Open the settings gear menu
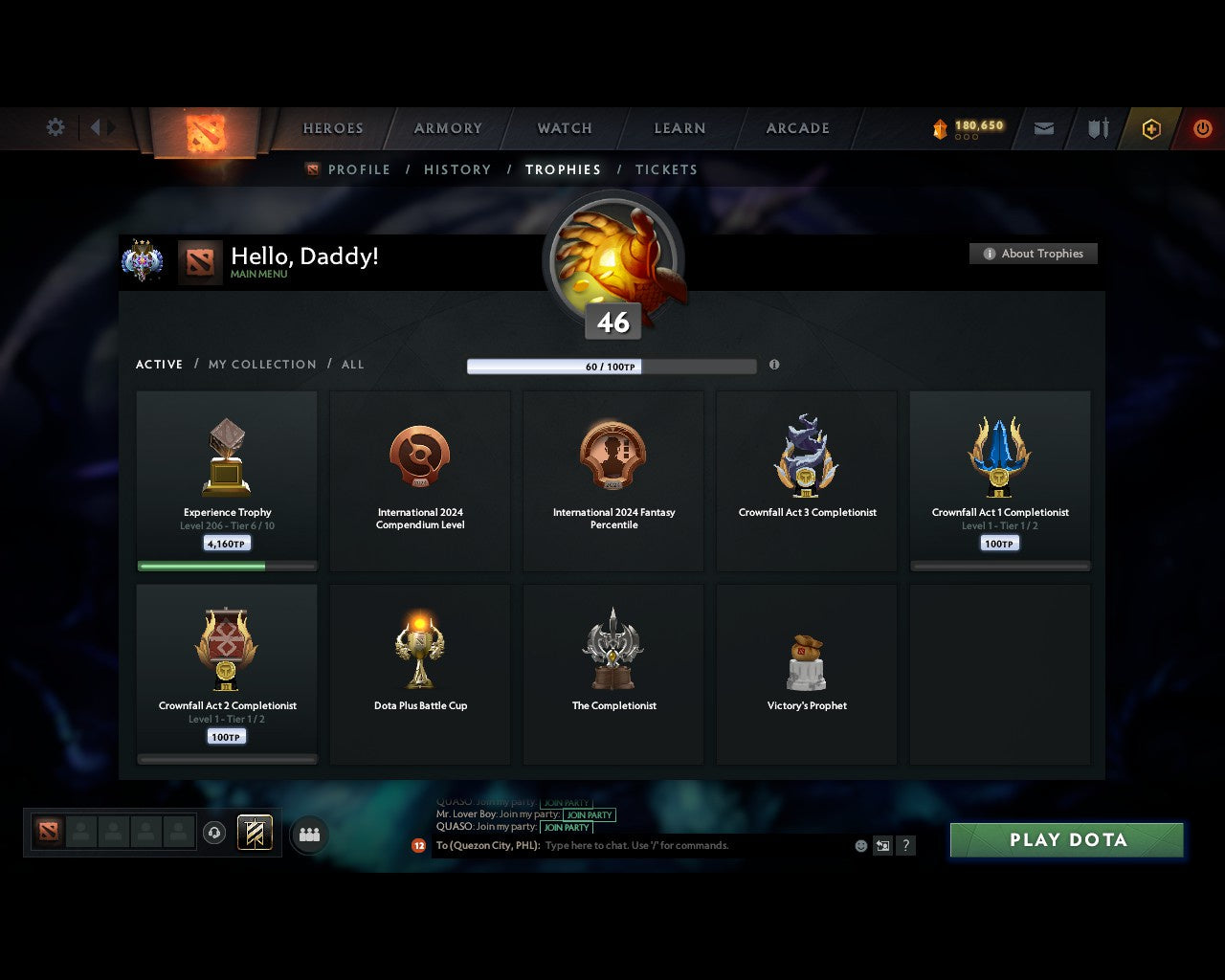Viewport: 1225px width, 980px height. tap(55, 127)
